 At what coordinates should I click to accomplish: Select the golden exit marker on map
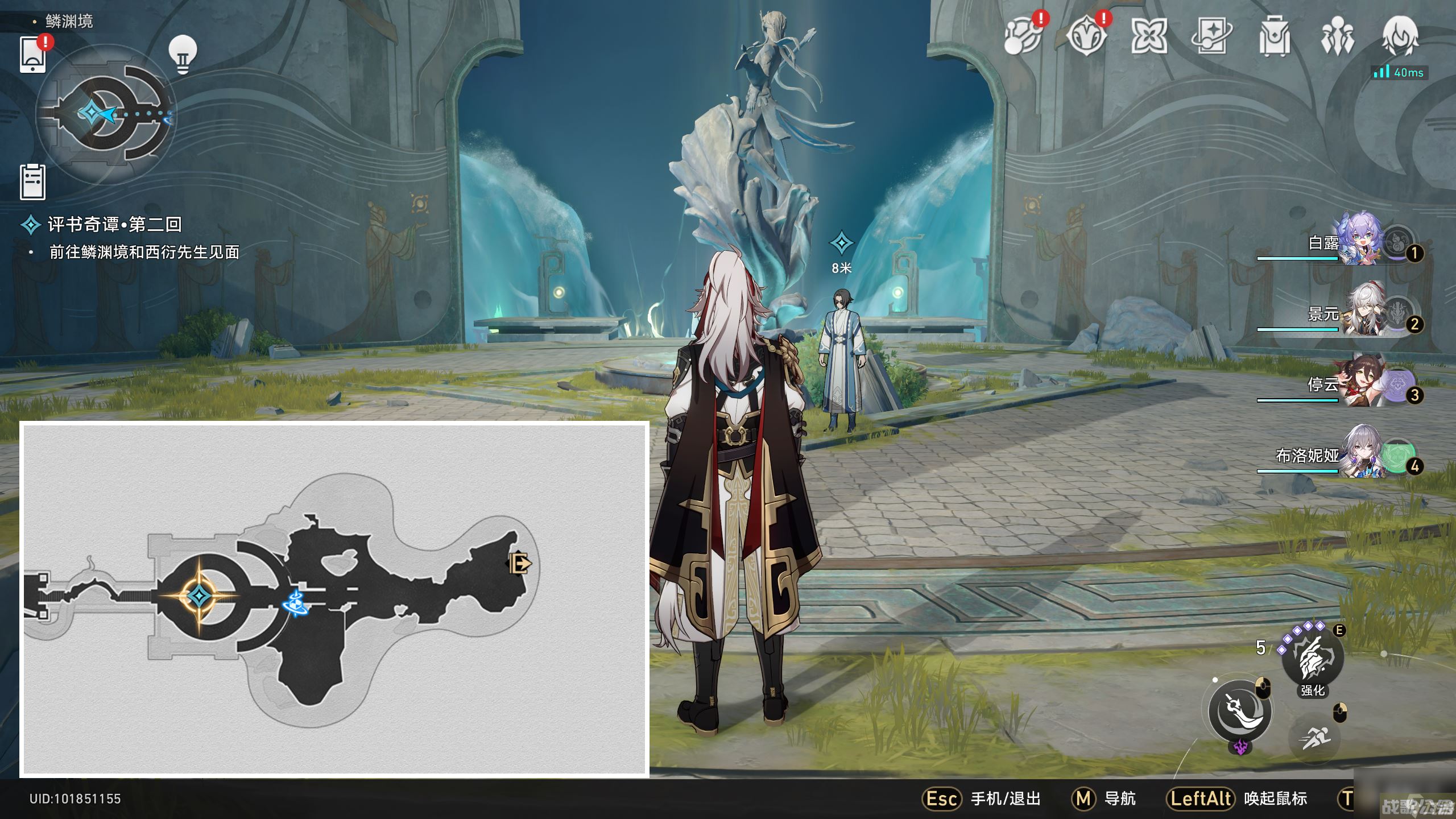(519, 564)
